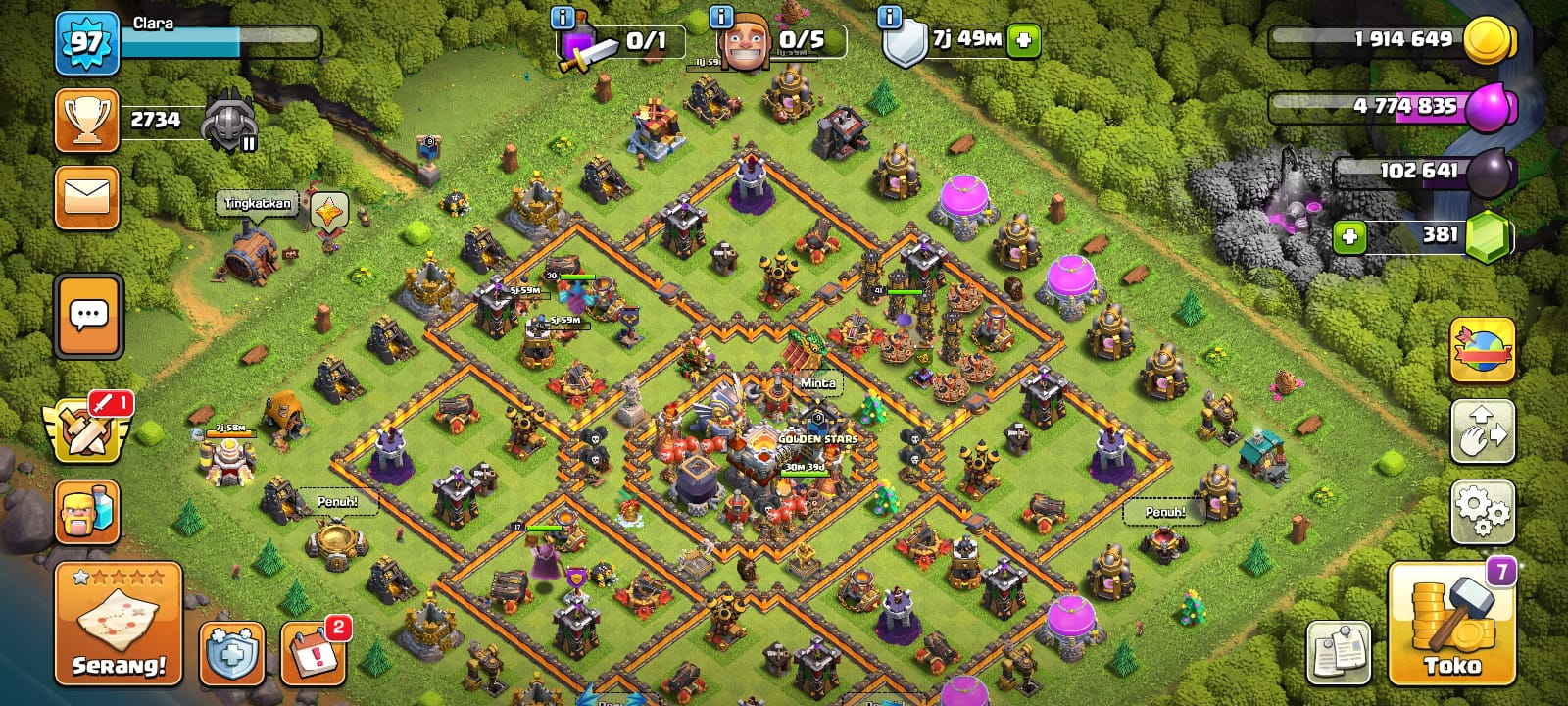This screenshot has width=1568, height=706.
Task: Open the chat speech bubble panel
Action: pos(89,316)
